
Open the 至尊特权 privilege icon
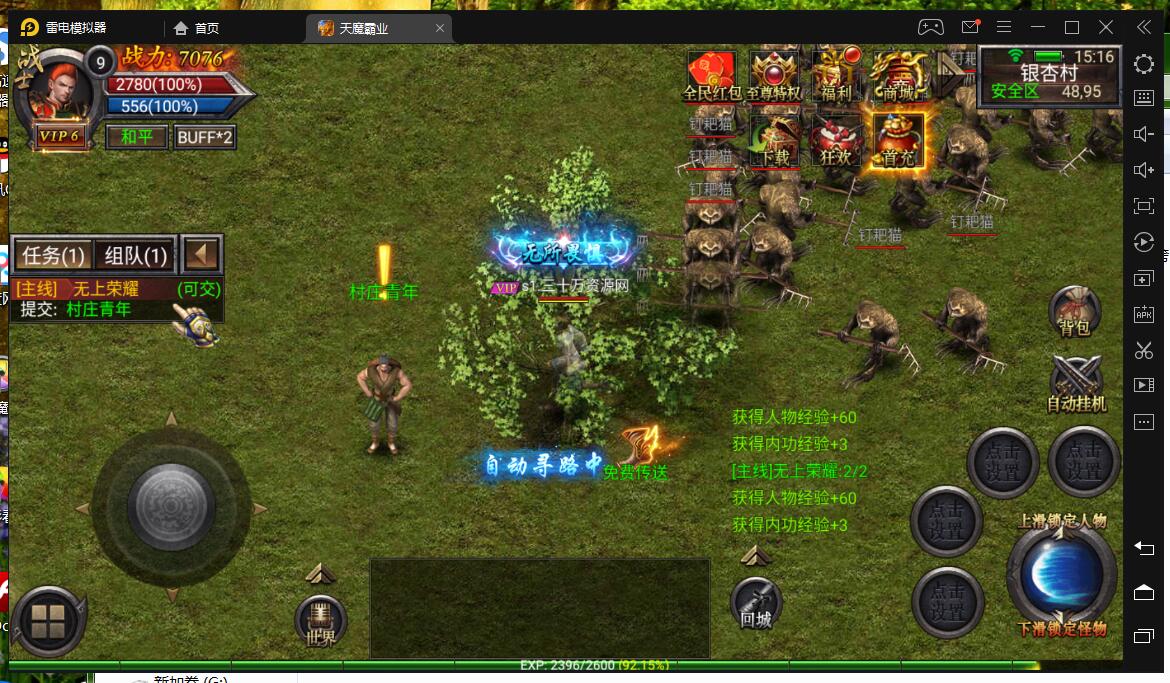click(x=774, y=75)
